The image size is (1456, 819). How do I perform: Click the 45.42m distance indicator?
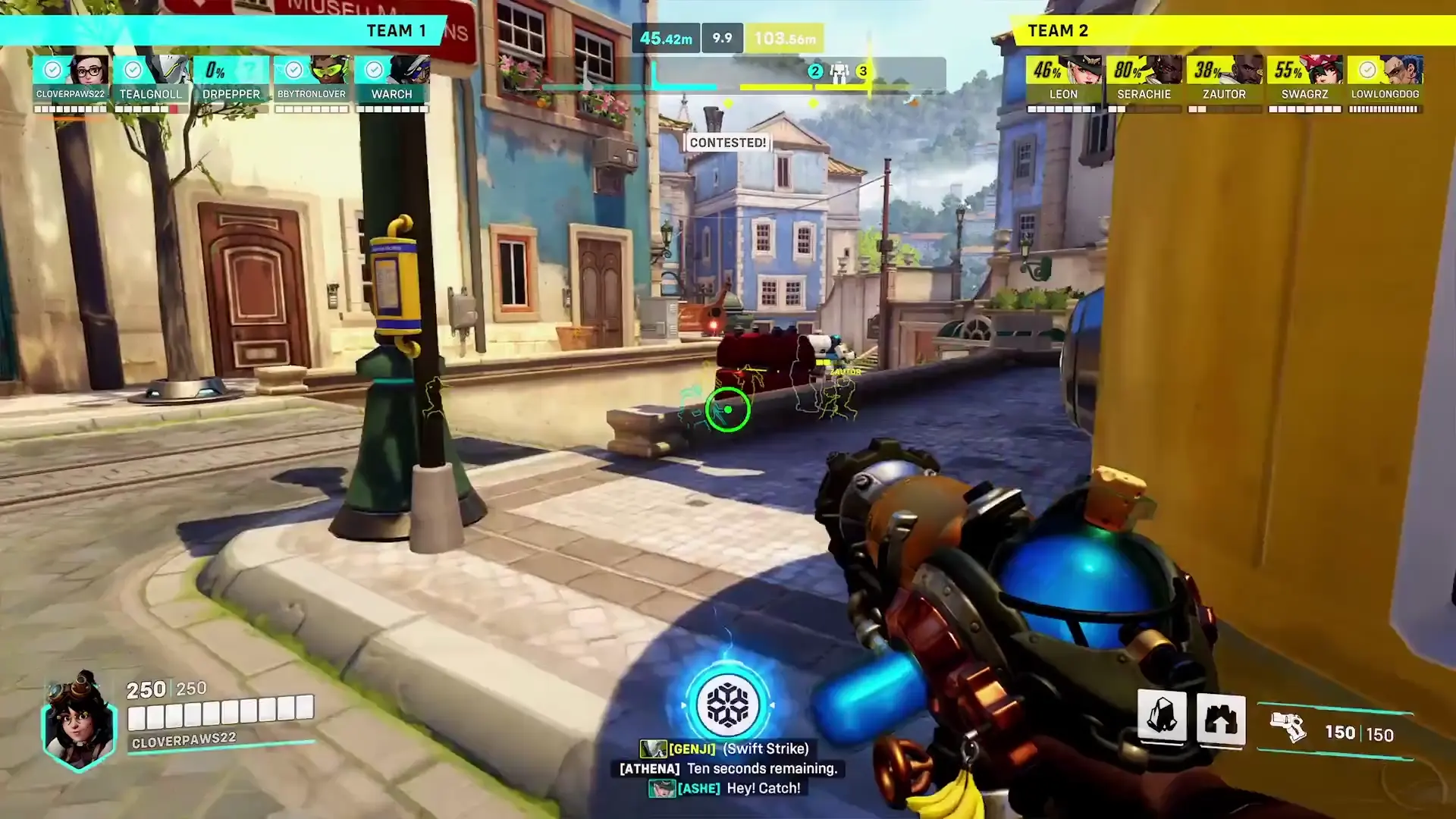(x=666, y=36)
